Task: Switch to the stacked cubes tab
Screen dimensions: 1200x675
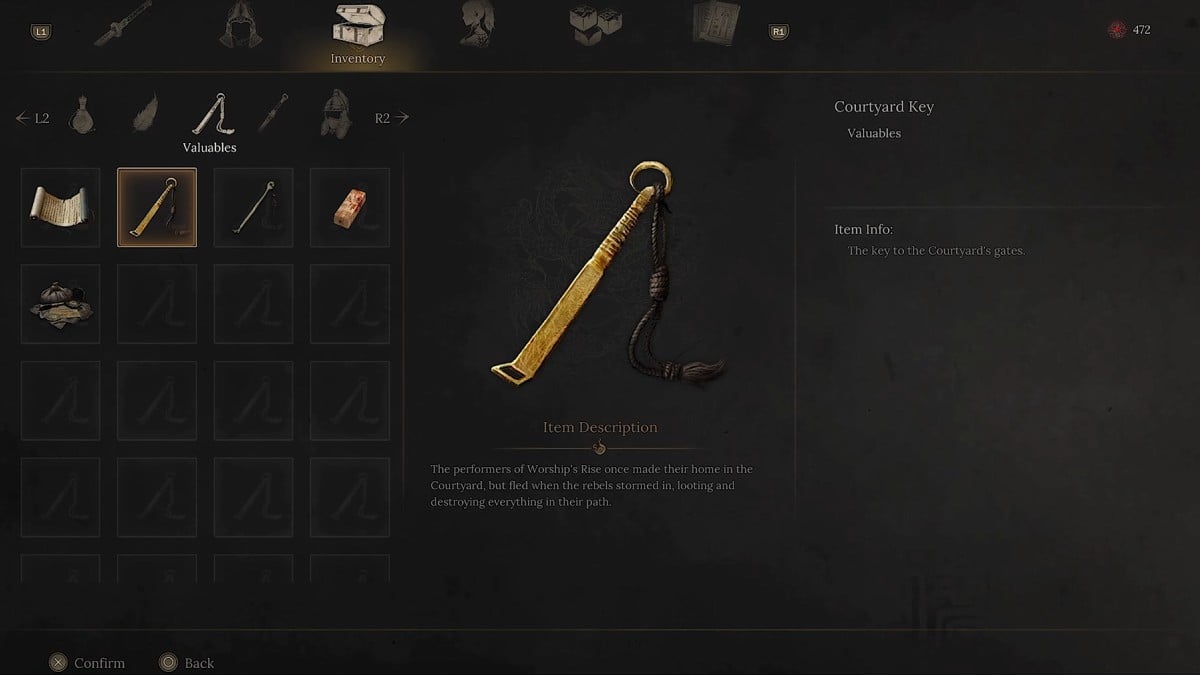Action: tap(595, 25)
